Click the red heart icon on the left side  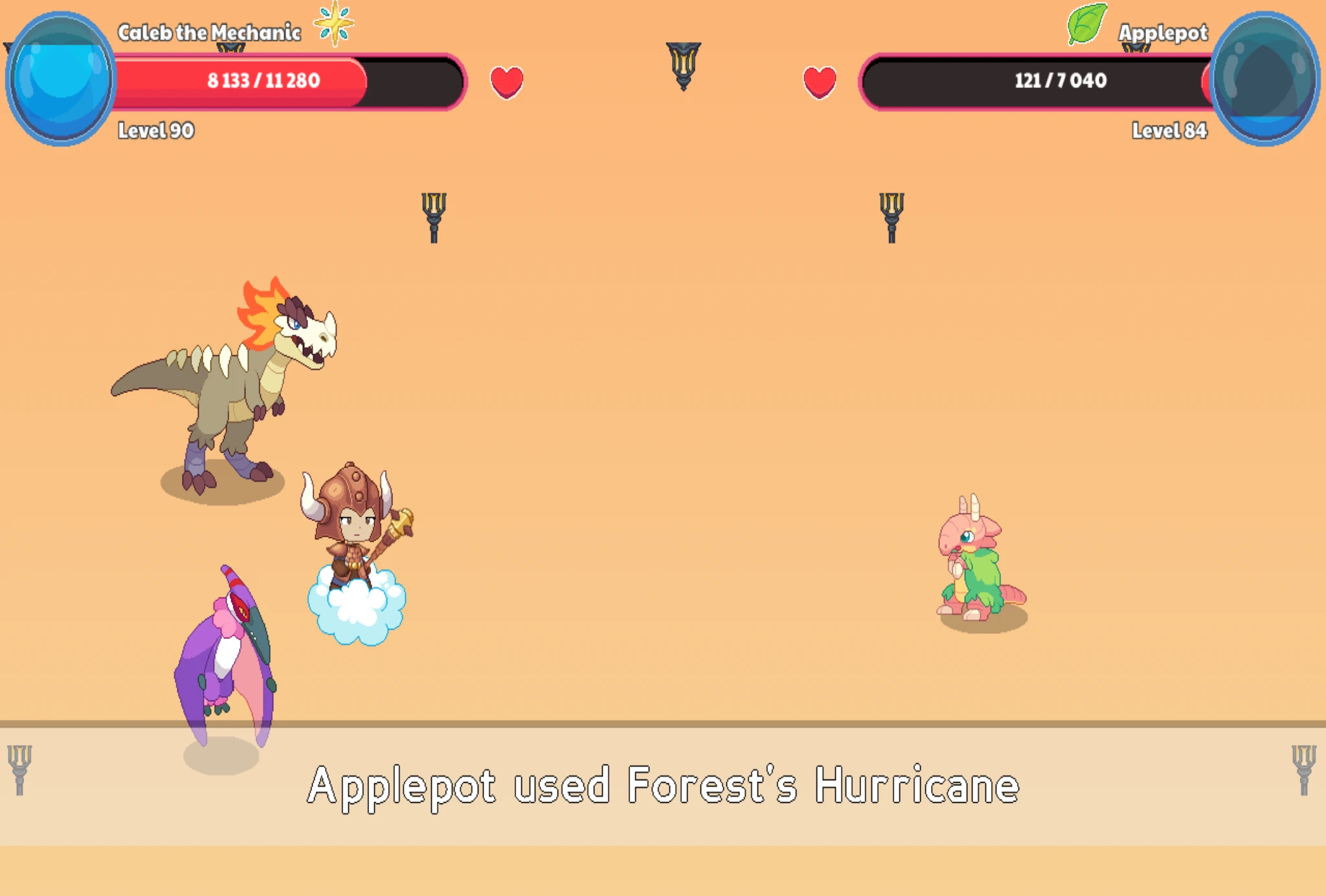click(508, 82)
